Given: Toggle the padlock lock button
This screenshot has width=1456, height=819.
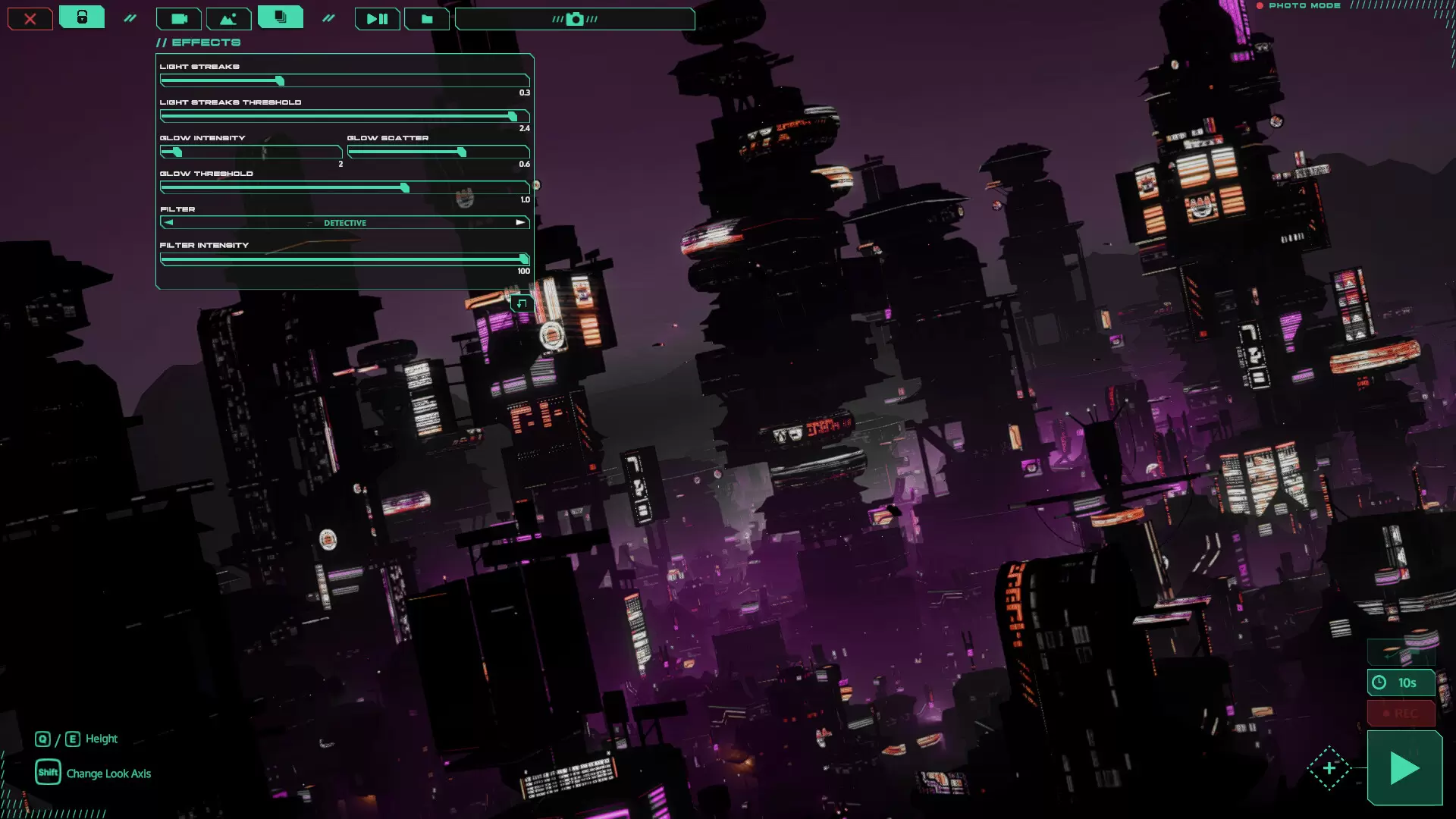Looking at the screenshot, I should pyautogui.click(x=82, y=17).
